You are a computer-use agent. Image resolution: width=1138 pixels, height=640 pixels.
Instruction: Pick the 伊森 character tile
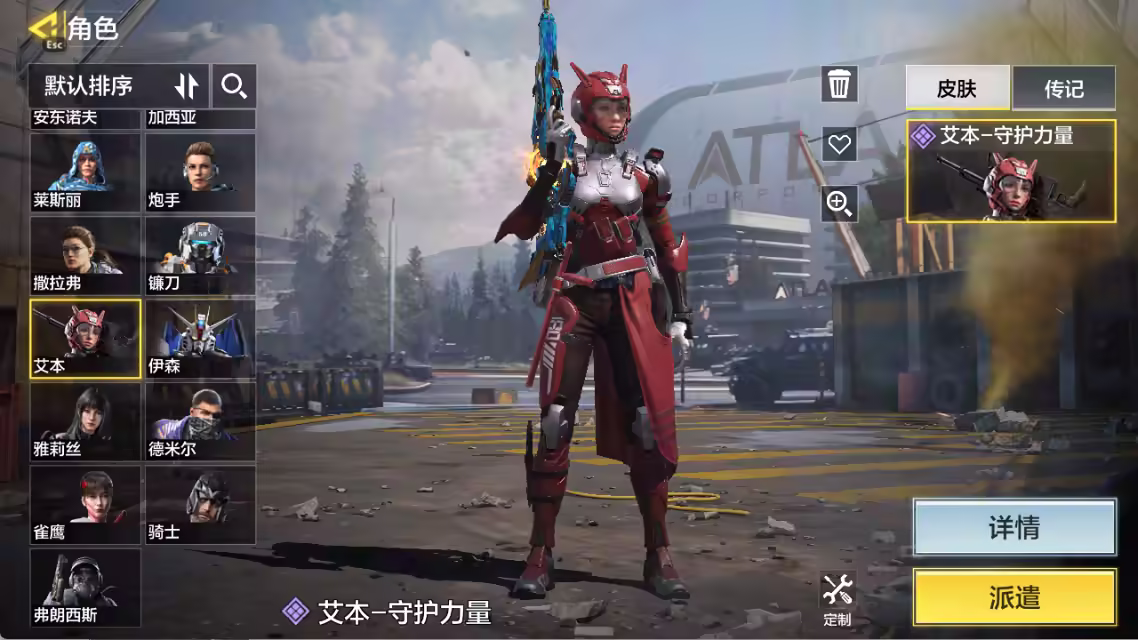[x=200, y=338]
